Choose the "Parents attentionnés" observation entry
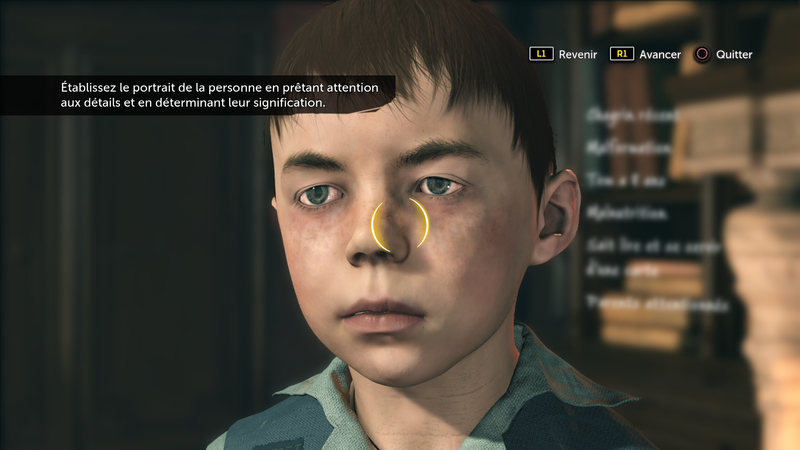800x450 pixels. (644, 301)
